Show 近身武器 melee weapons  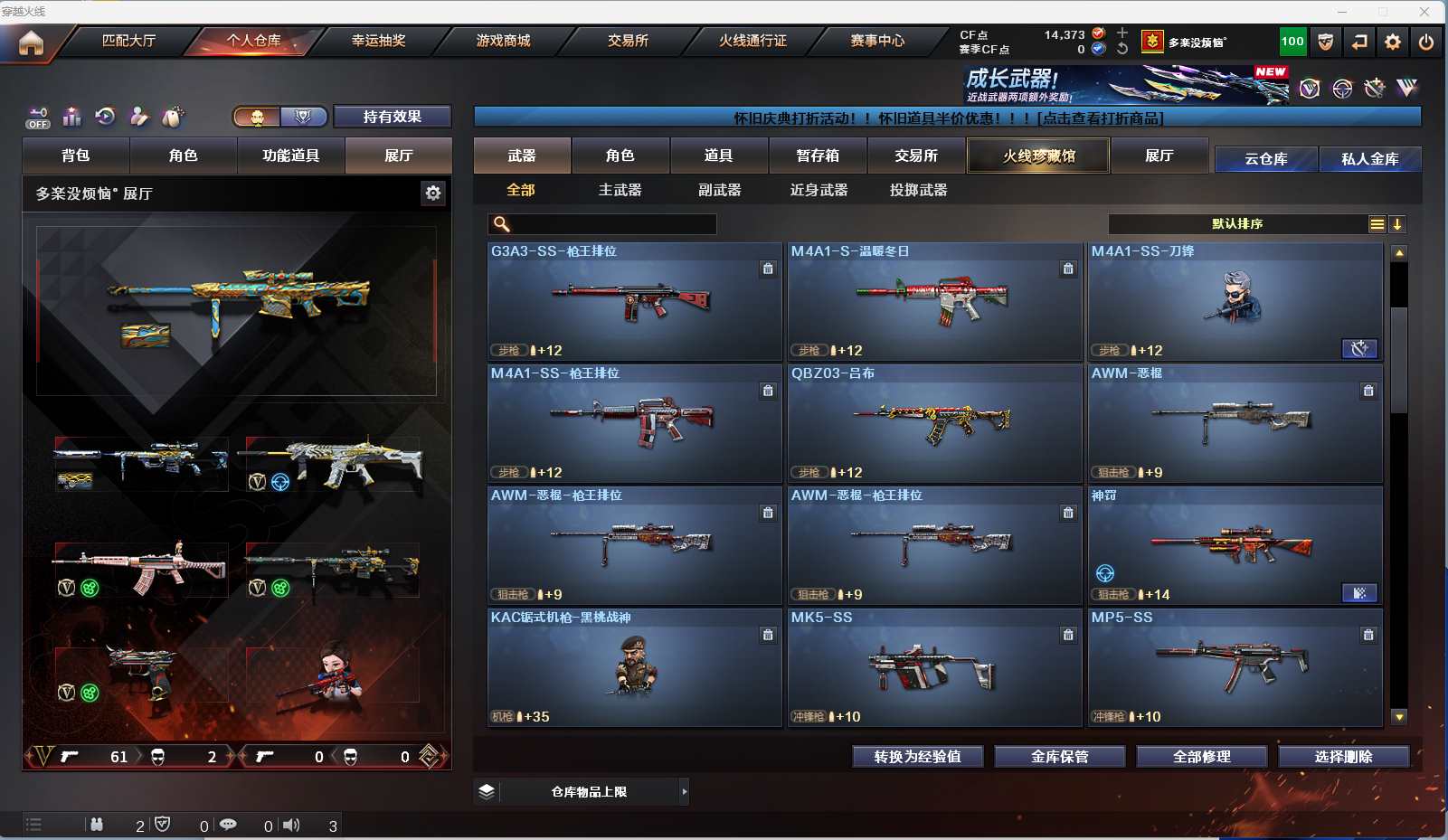point(819,190)
